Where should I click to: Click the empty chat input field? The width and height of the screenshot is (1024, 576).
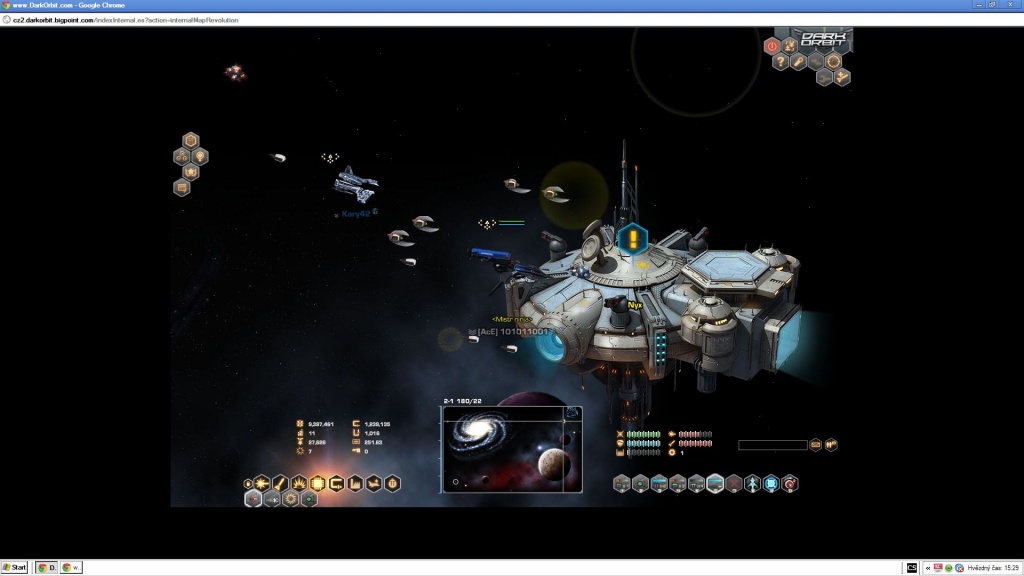point(772,445)
